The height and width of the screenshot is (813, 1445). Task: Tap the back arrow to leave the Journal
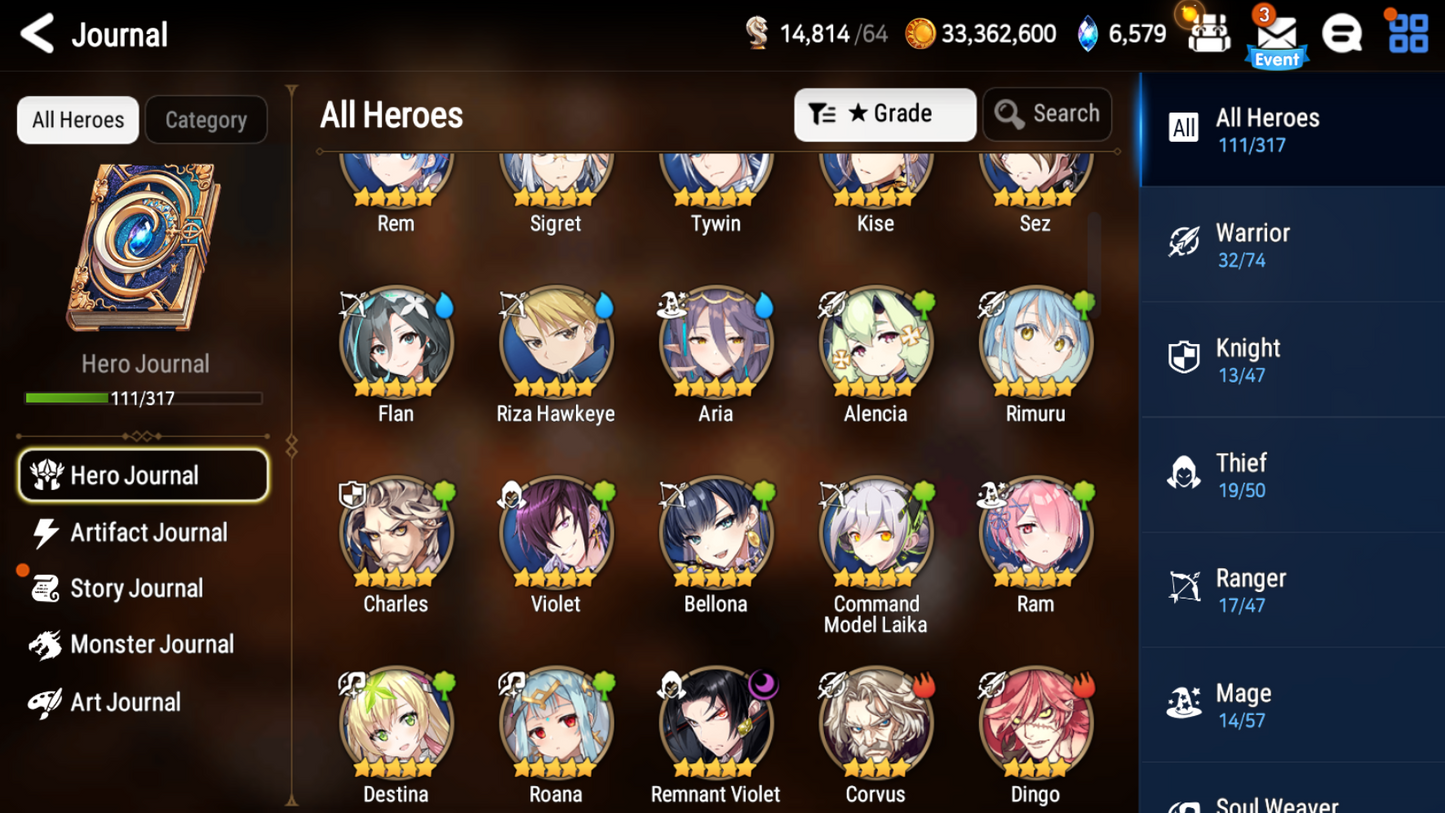[x=35, y=33]
